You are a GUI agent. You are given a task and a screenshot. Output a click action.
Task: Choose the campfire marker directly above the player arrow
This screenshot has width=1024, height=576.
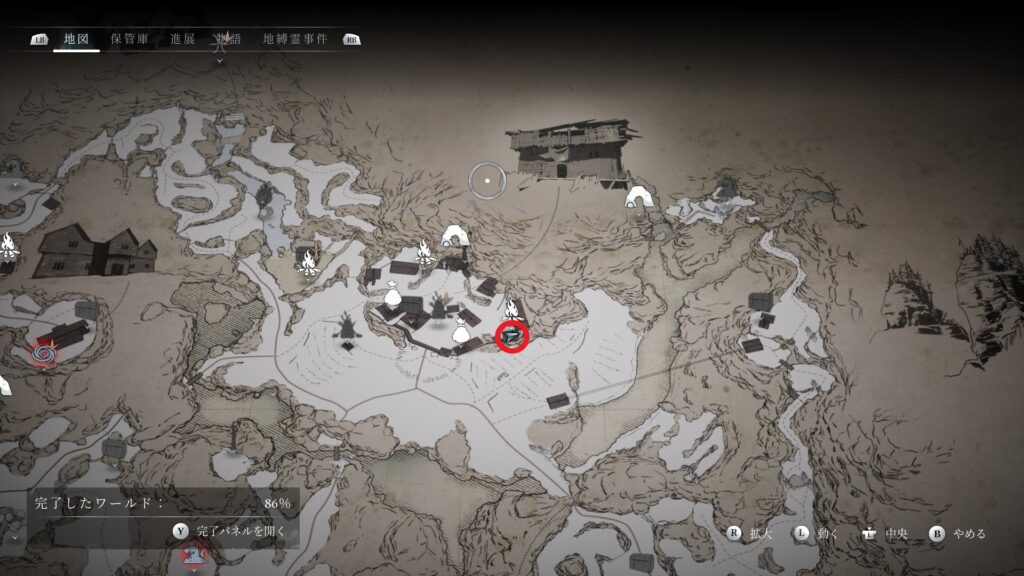click(513, 307)
